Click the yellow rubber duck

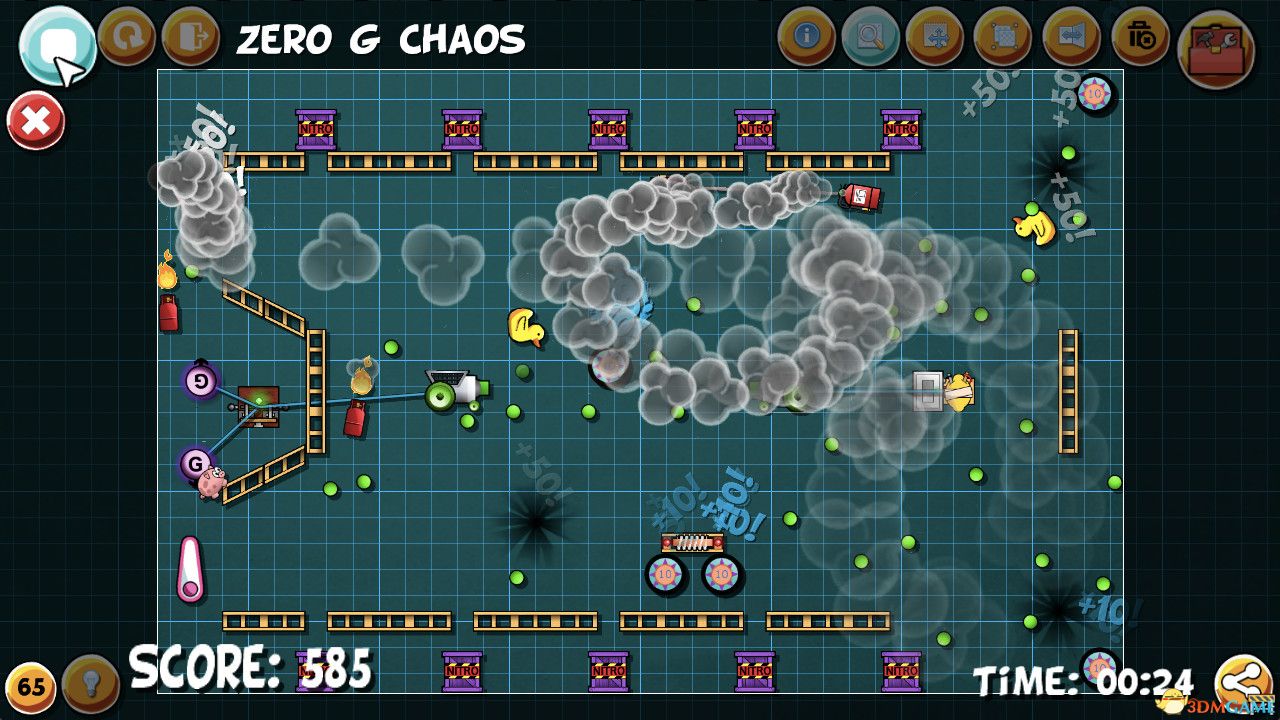[x=527, y=329]
